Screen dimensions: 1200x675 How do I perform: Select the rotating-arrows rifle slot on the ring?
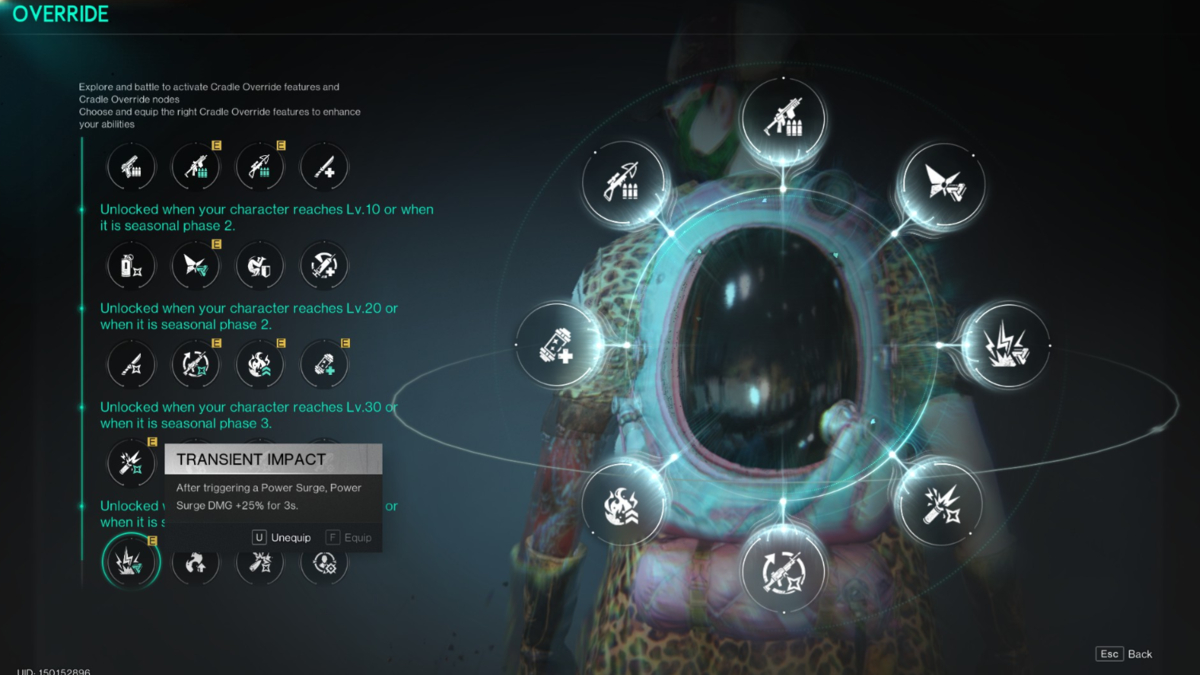[783, 570]
